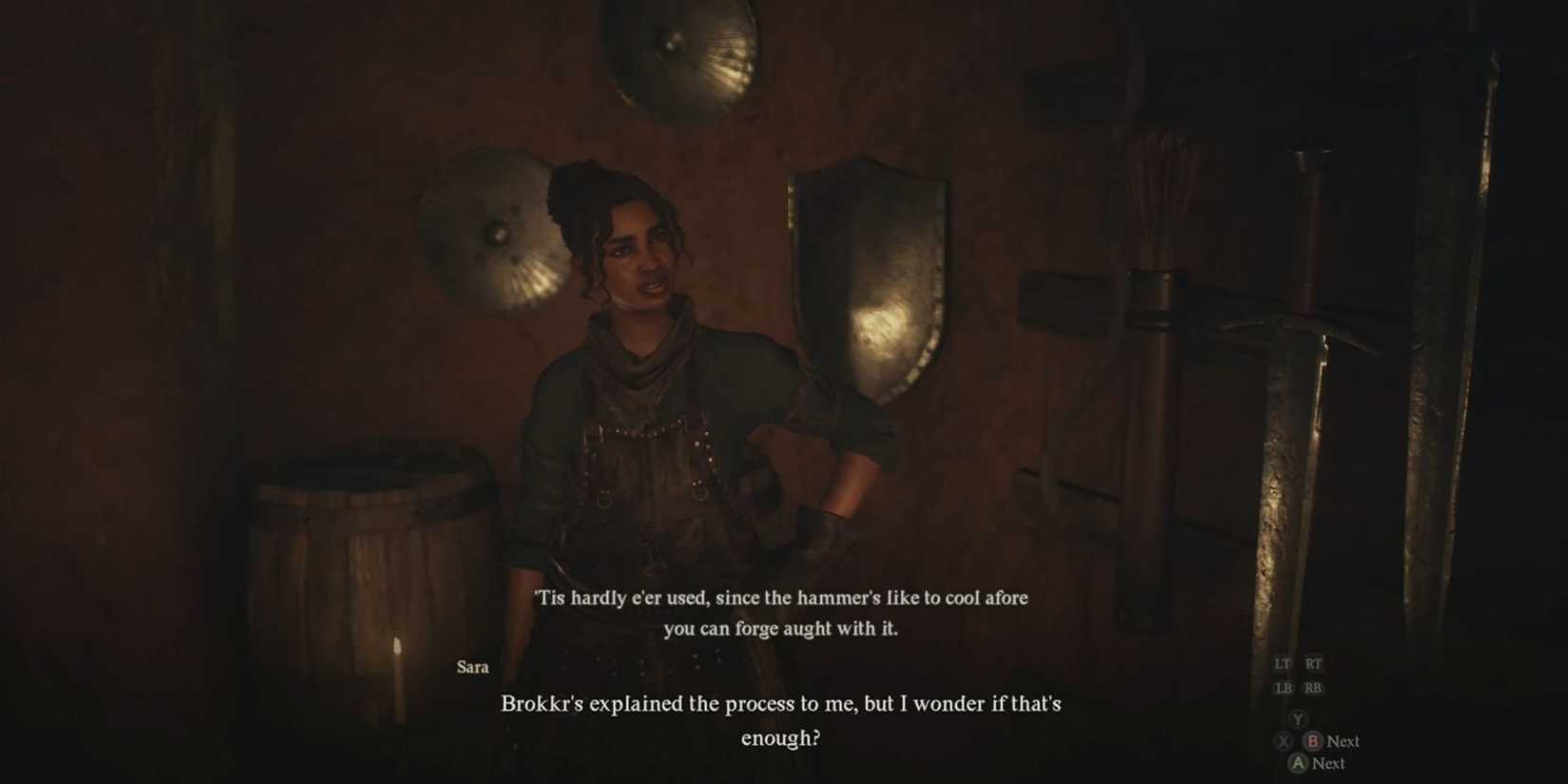Advance dialogue via the Next label
Screen dimensions: 1568x784
1341,741
